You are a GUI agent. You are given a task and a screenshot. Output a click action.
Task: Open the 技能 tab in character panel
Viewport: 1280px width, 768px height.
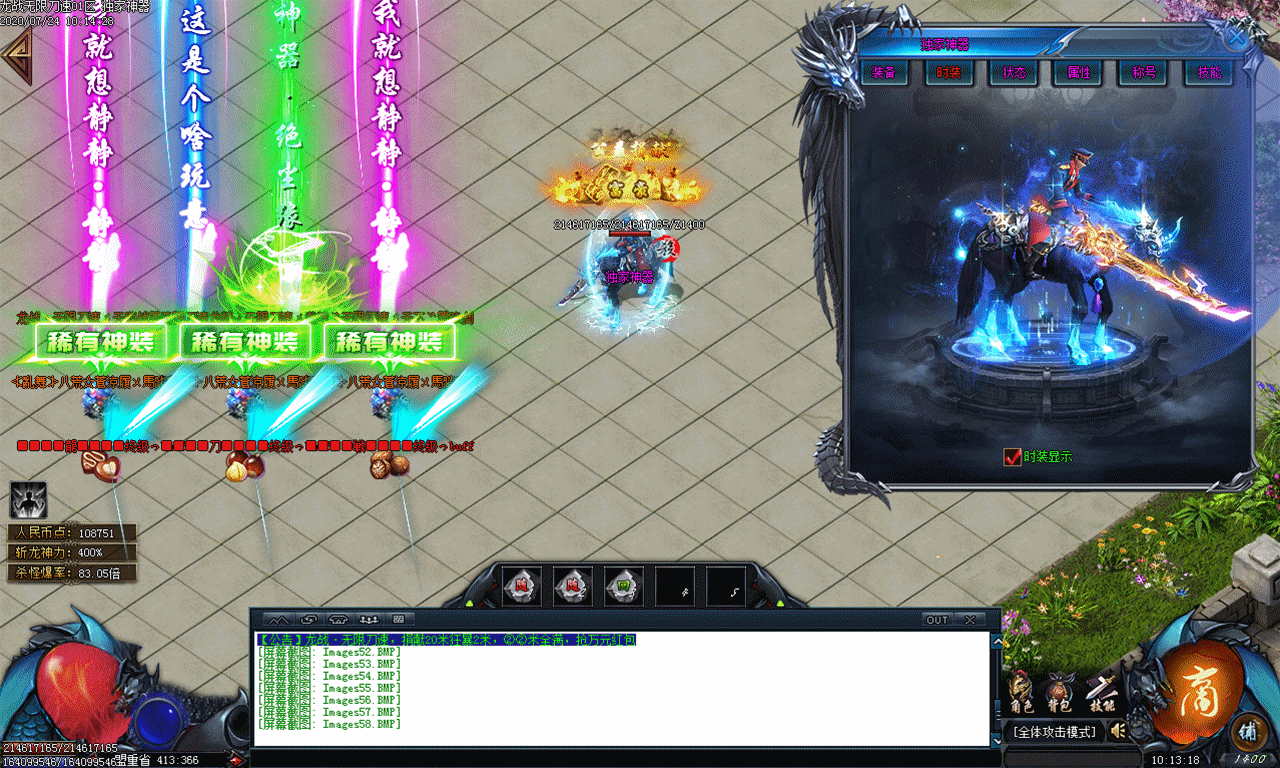pyautogui.click(x=1208, y=73)
